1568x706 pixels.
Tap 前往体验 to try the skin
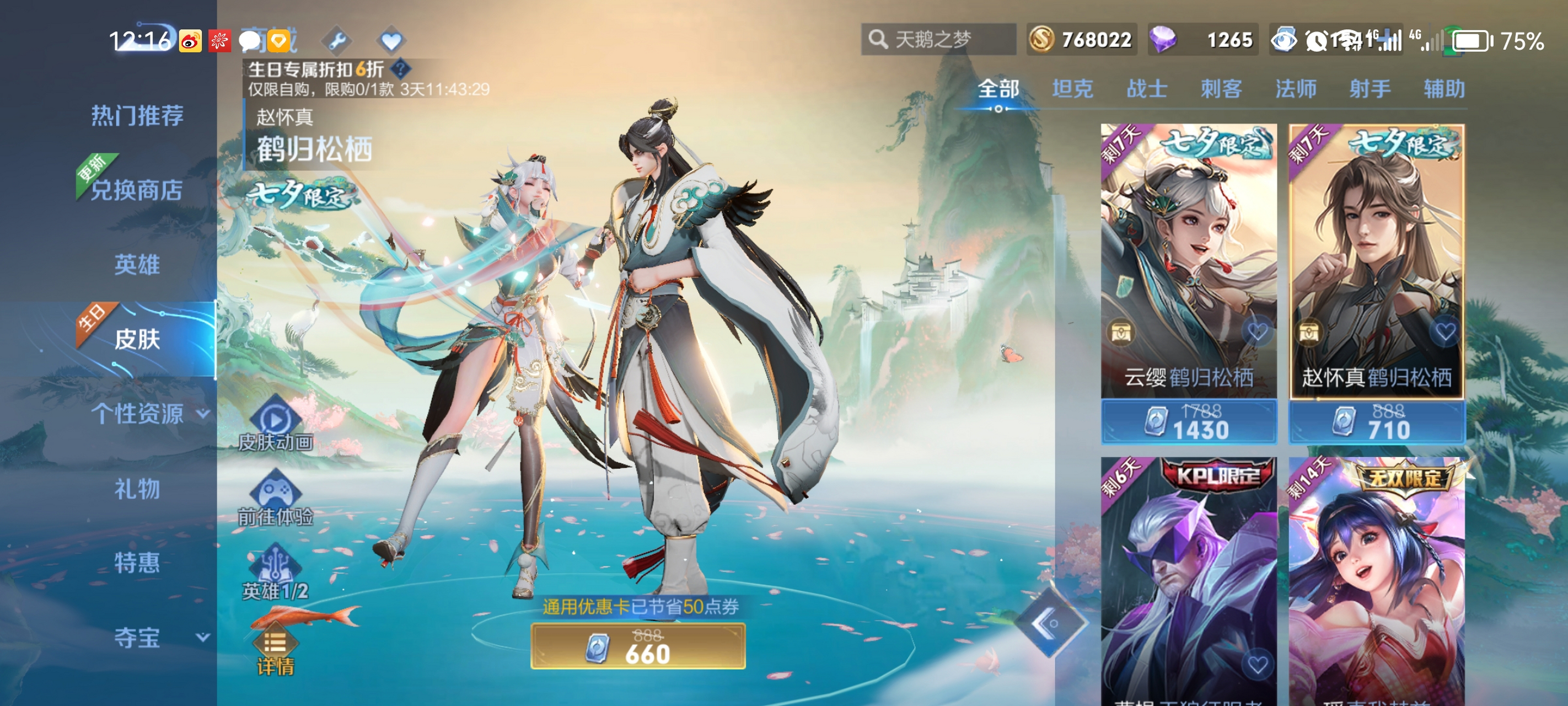pos(275,500)
